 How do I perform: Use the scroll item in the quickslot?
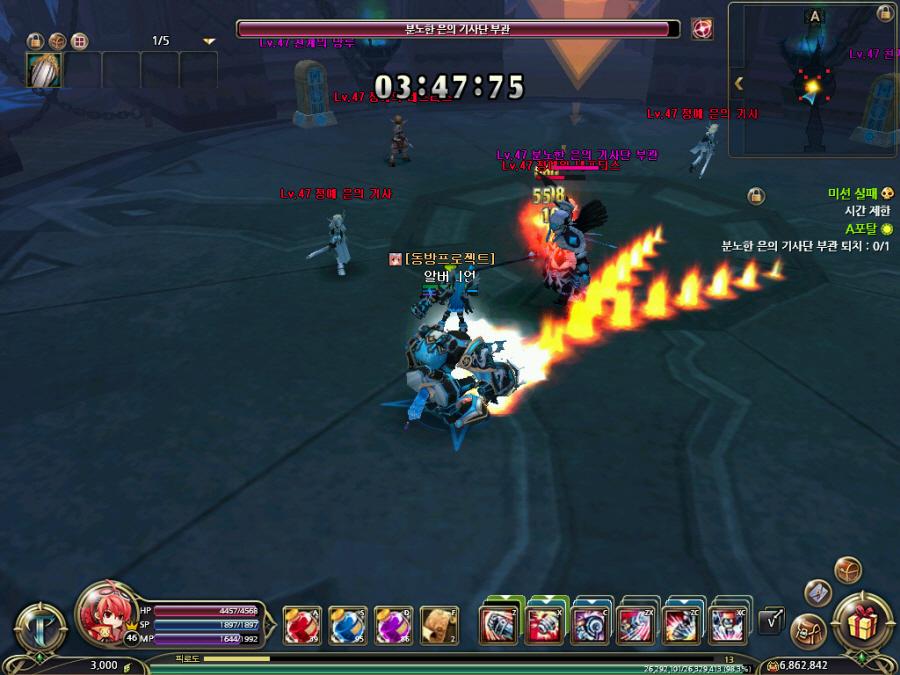click(439, 625)
